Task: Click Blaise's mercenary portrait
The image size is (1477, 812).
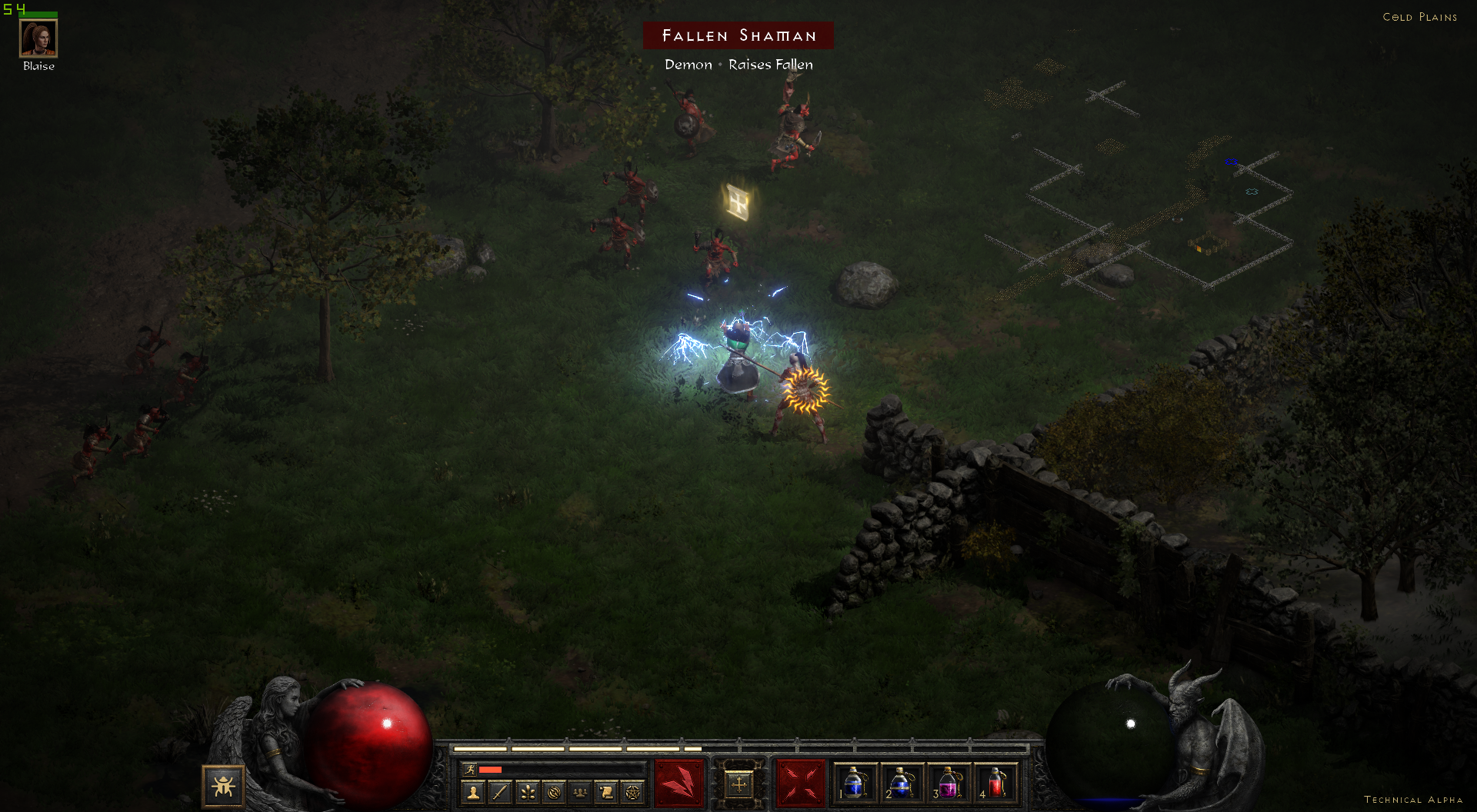Action: coord(38,38)
